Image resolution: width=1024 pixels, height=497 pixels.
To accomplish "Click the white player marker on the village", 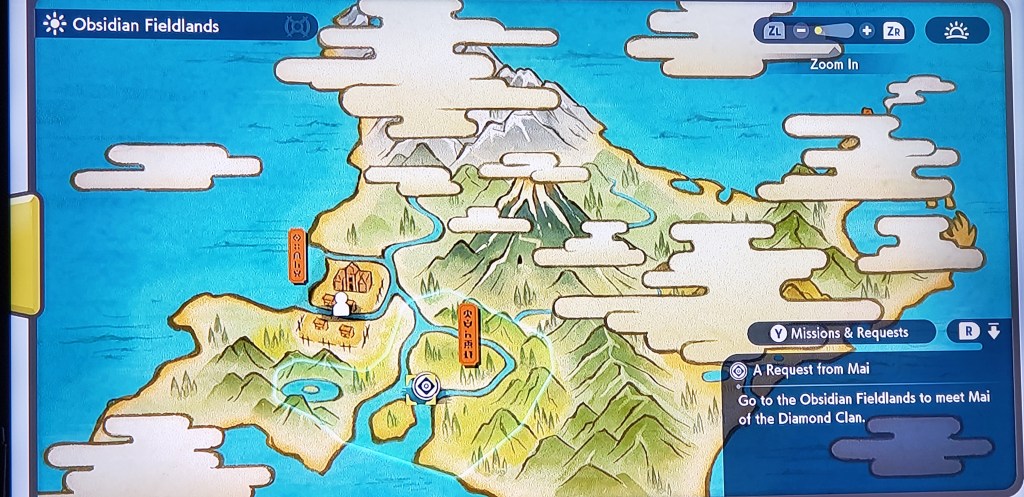I will click(342, 304).
